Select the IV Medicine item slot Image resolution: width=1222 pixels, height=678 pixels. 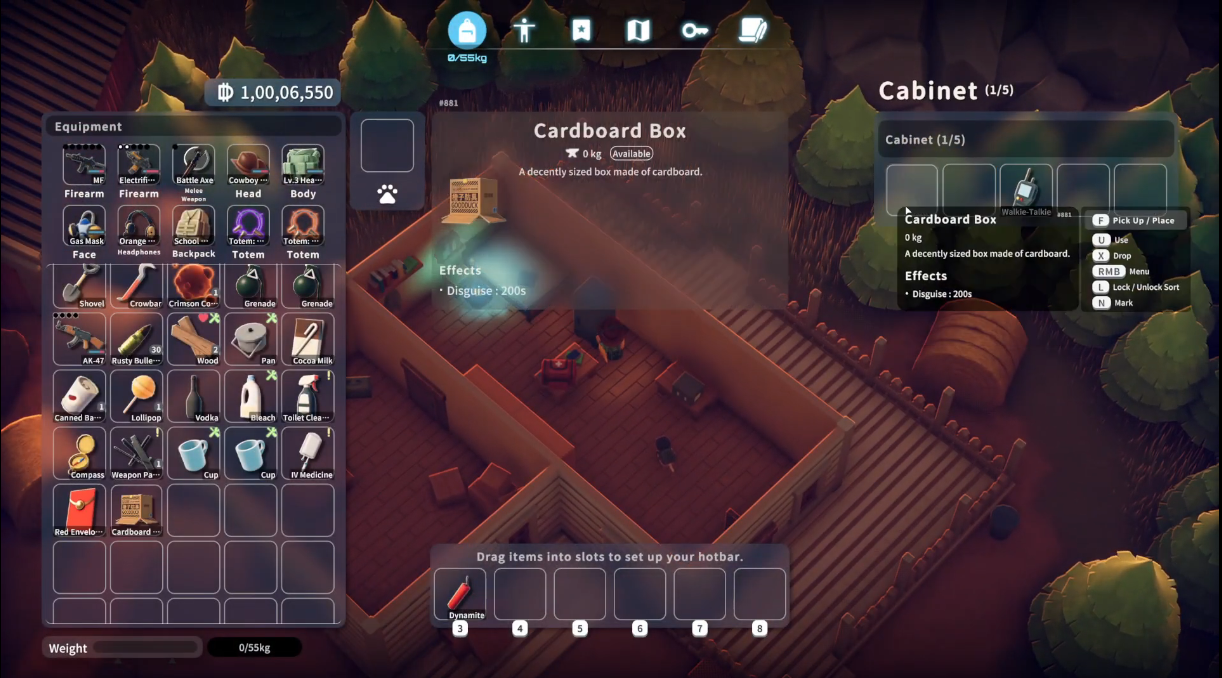(x=308, y=453)
